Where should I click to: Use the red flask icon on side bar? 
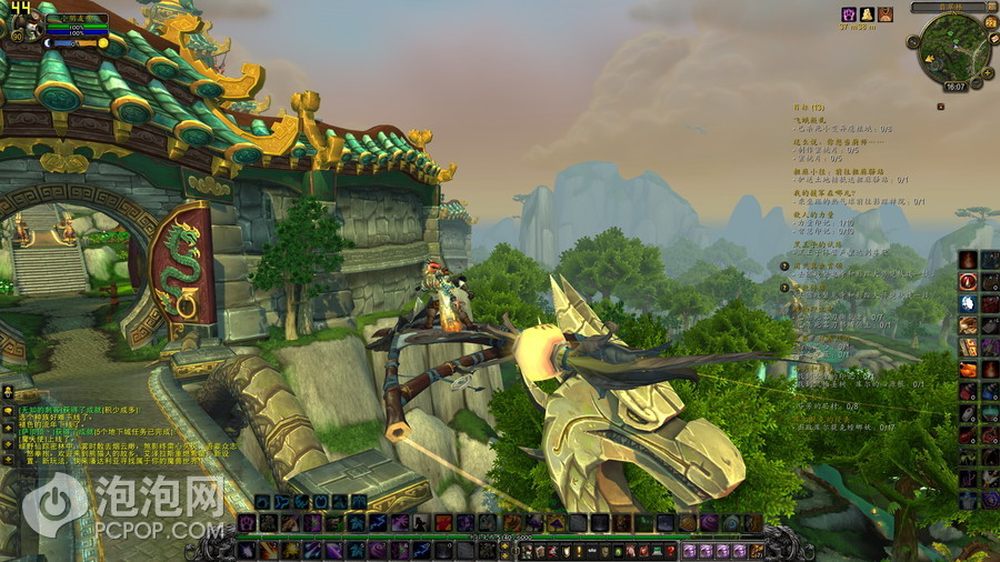967,369
